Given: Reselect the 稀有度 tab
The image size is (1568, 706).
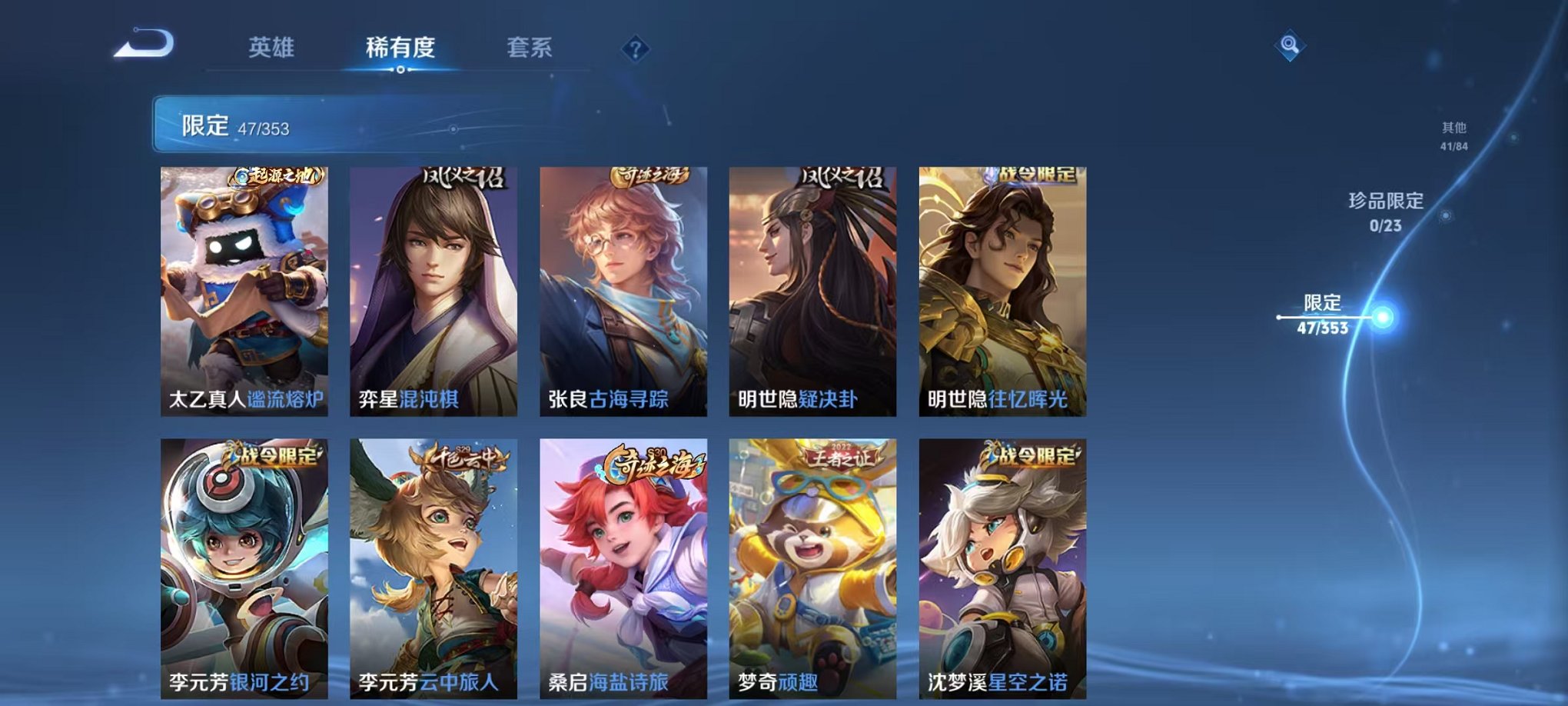Looking at the screenshot, I should 400,48.
